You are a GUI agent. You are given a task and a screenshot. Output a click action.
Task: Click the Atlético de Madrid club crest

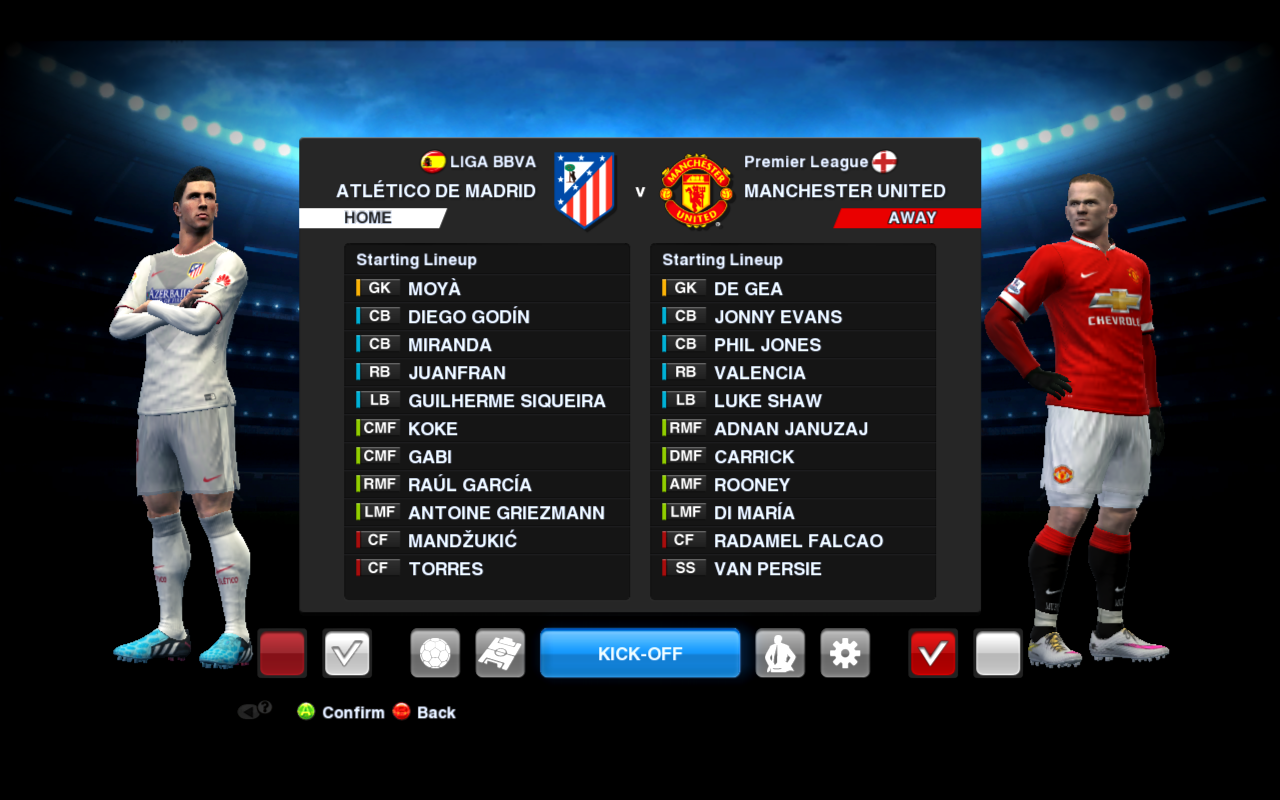click(x=585, y=190)
